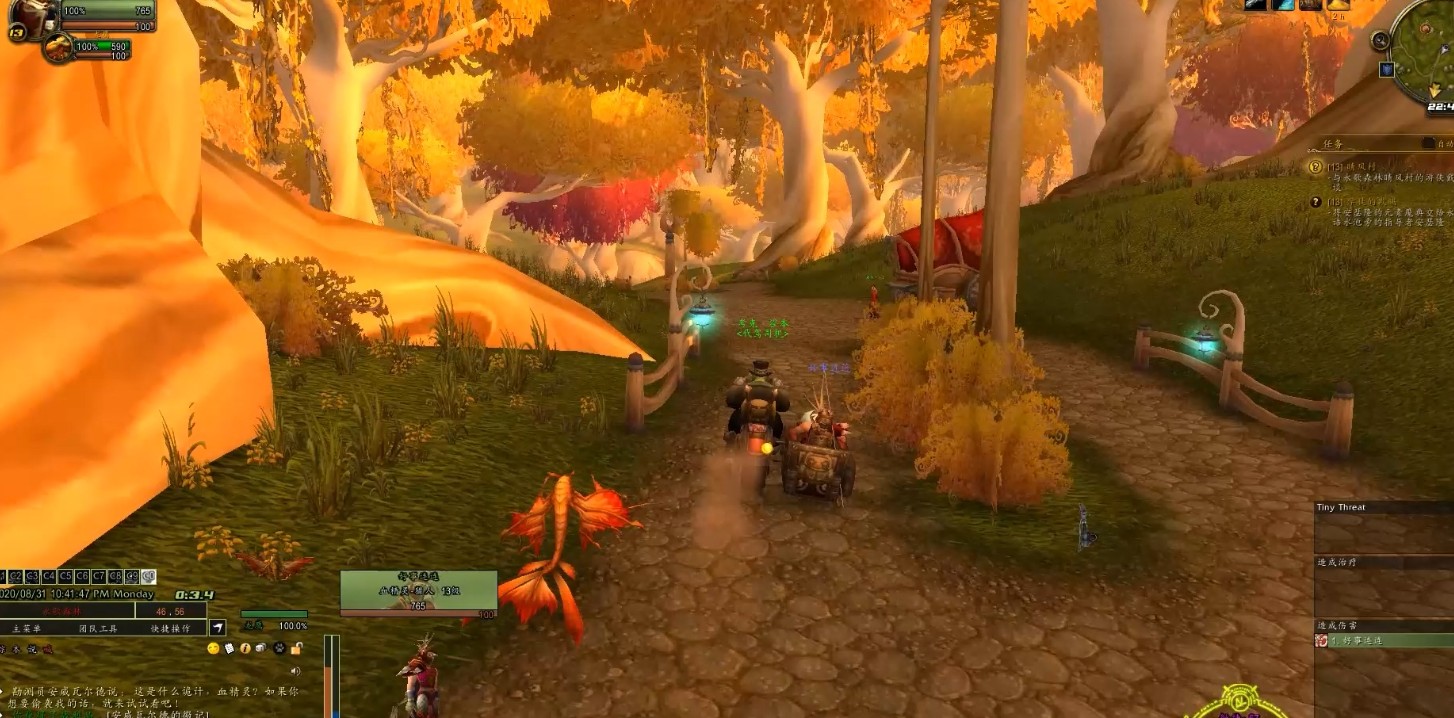
Task: Click the yellow info icon
Action: tap(245, 649)
